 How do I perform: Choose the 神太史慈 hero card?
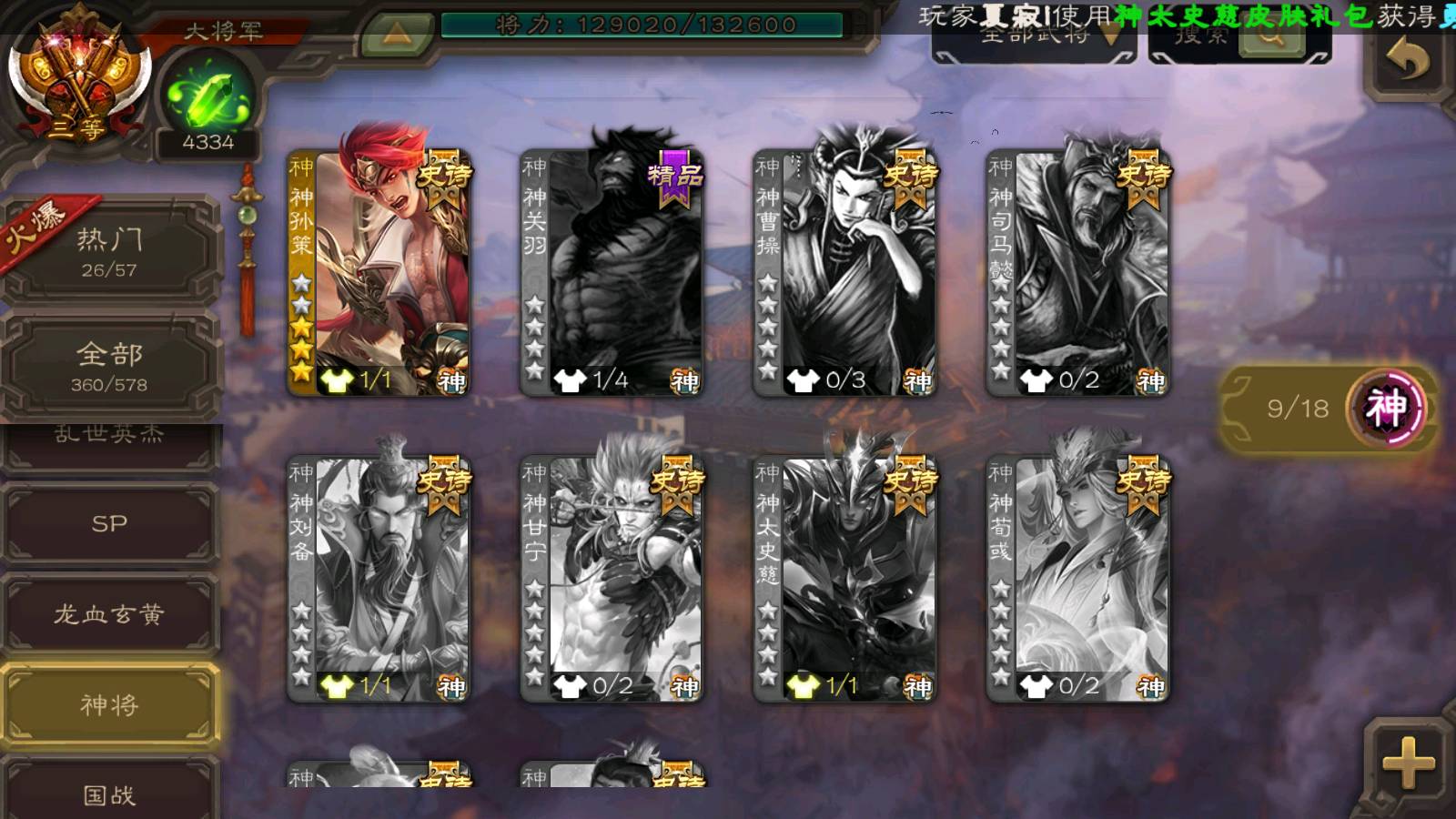845,579
